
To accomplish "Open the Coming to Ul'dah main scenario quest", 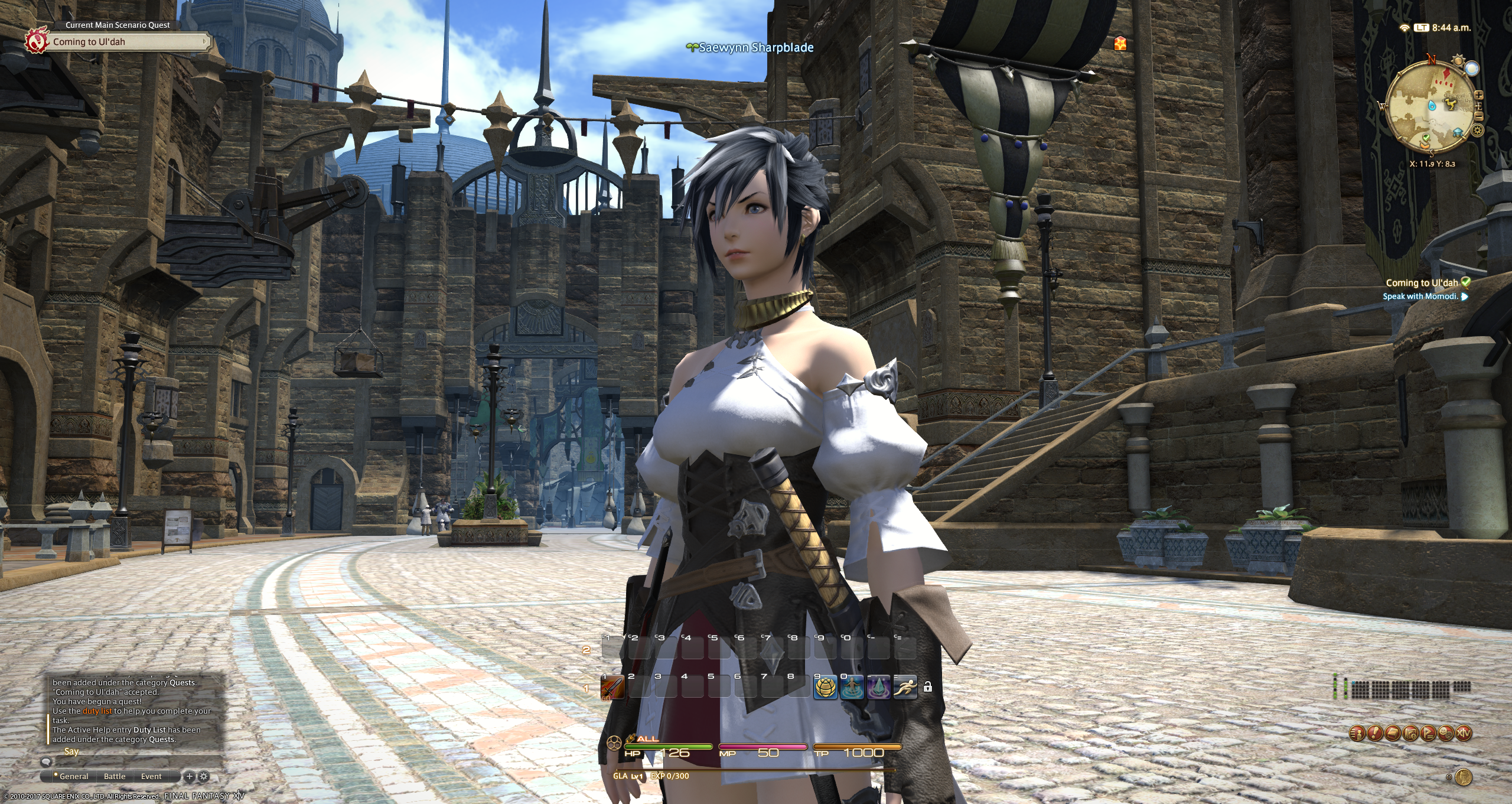I will tap(124, 42).
